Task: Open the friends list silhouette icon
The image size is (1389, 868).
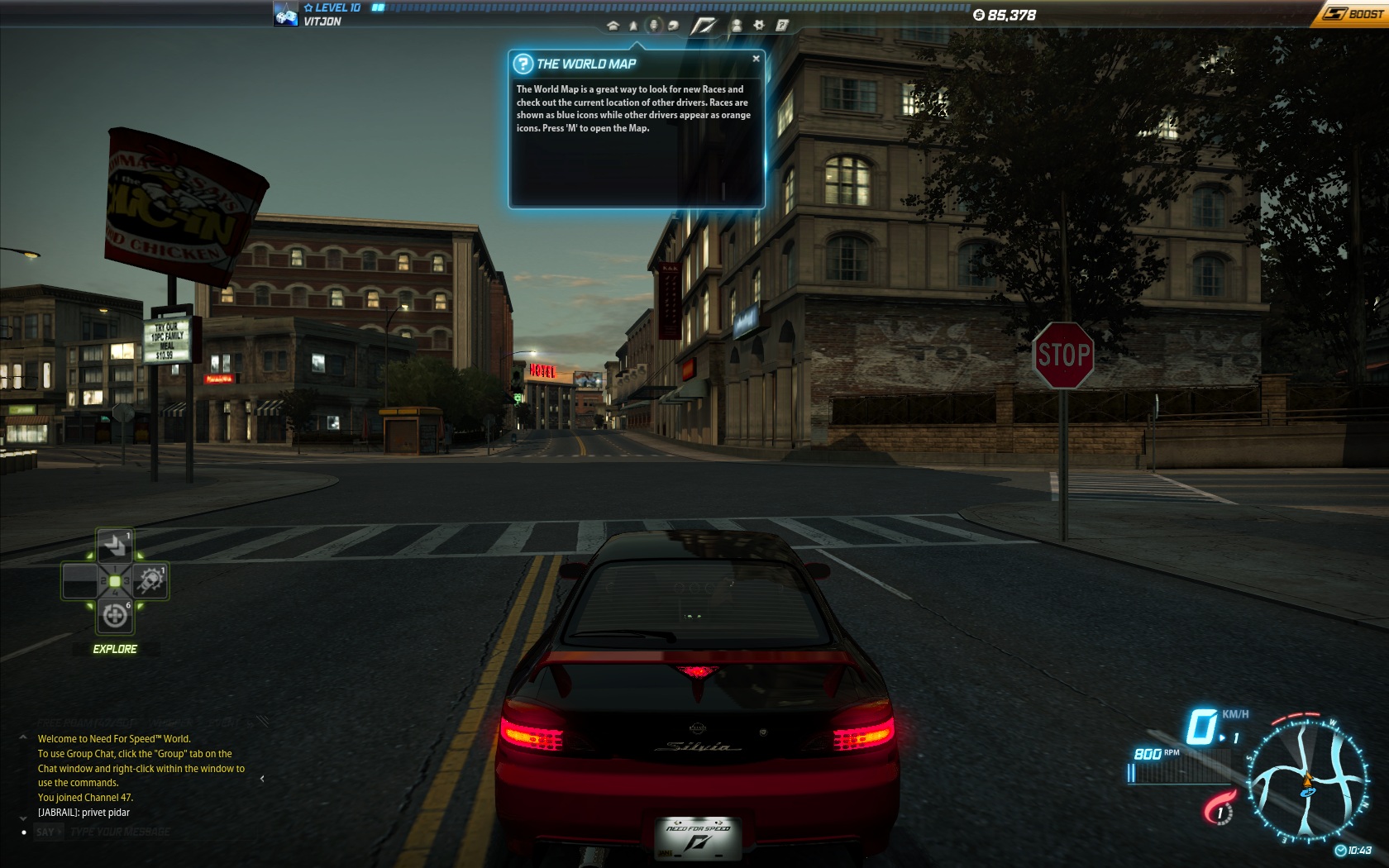Action: (736, 26)
